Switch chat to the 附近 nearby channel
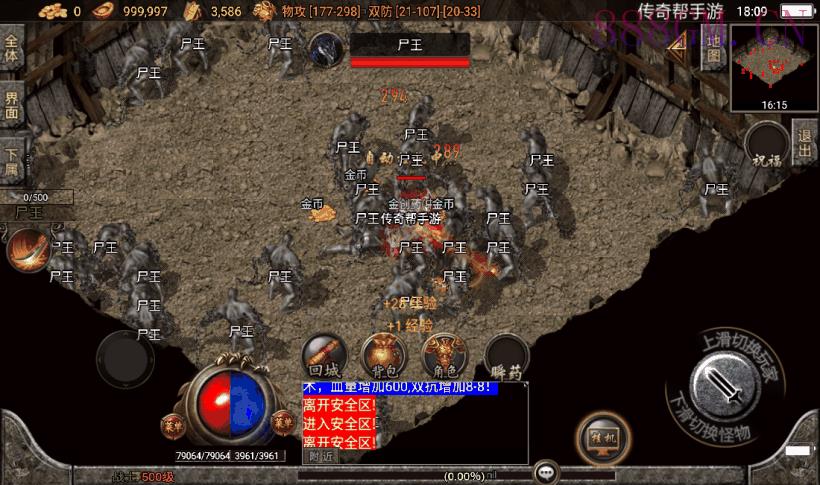 [x=321, y=456]
